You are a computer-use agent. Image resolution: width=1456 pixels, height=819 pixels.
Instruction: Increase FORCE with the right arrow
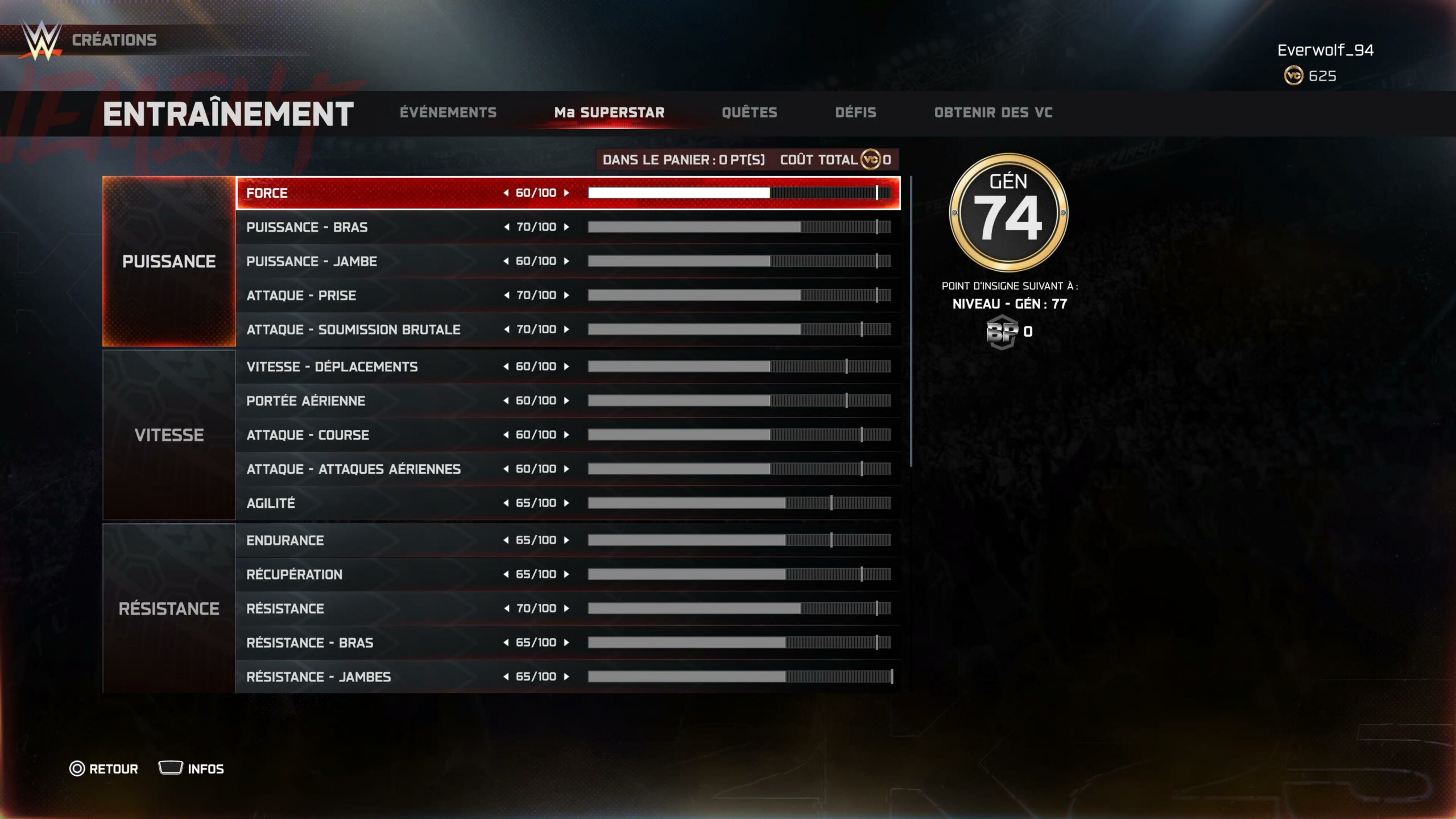pyautogui.click(x=566, y=193)
